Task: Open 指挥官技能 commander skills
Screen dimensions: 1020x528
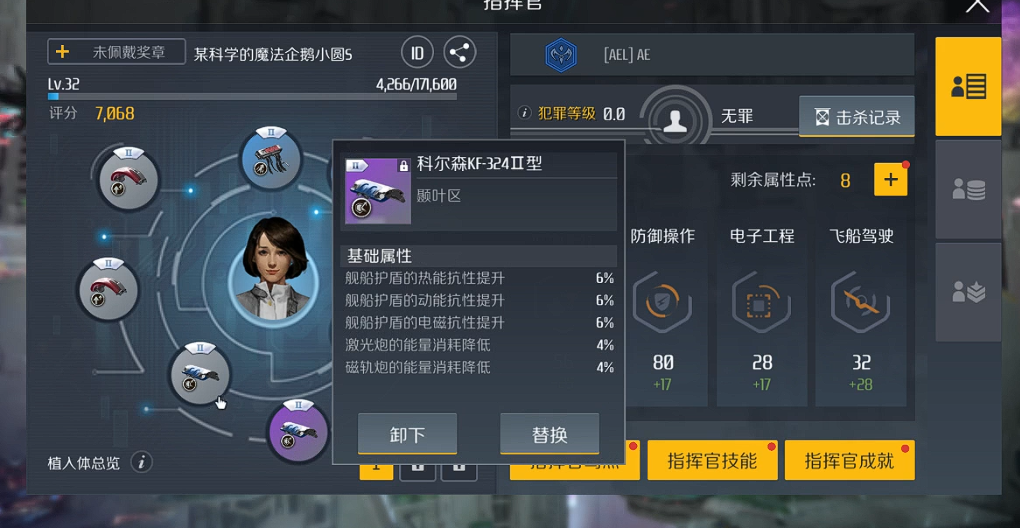Action: point(711,460)
